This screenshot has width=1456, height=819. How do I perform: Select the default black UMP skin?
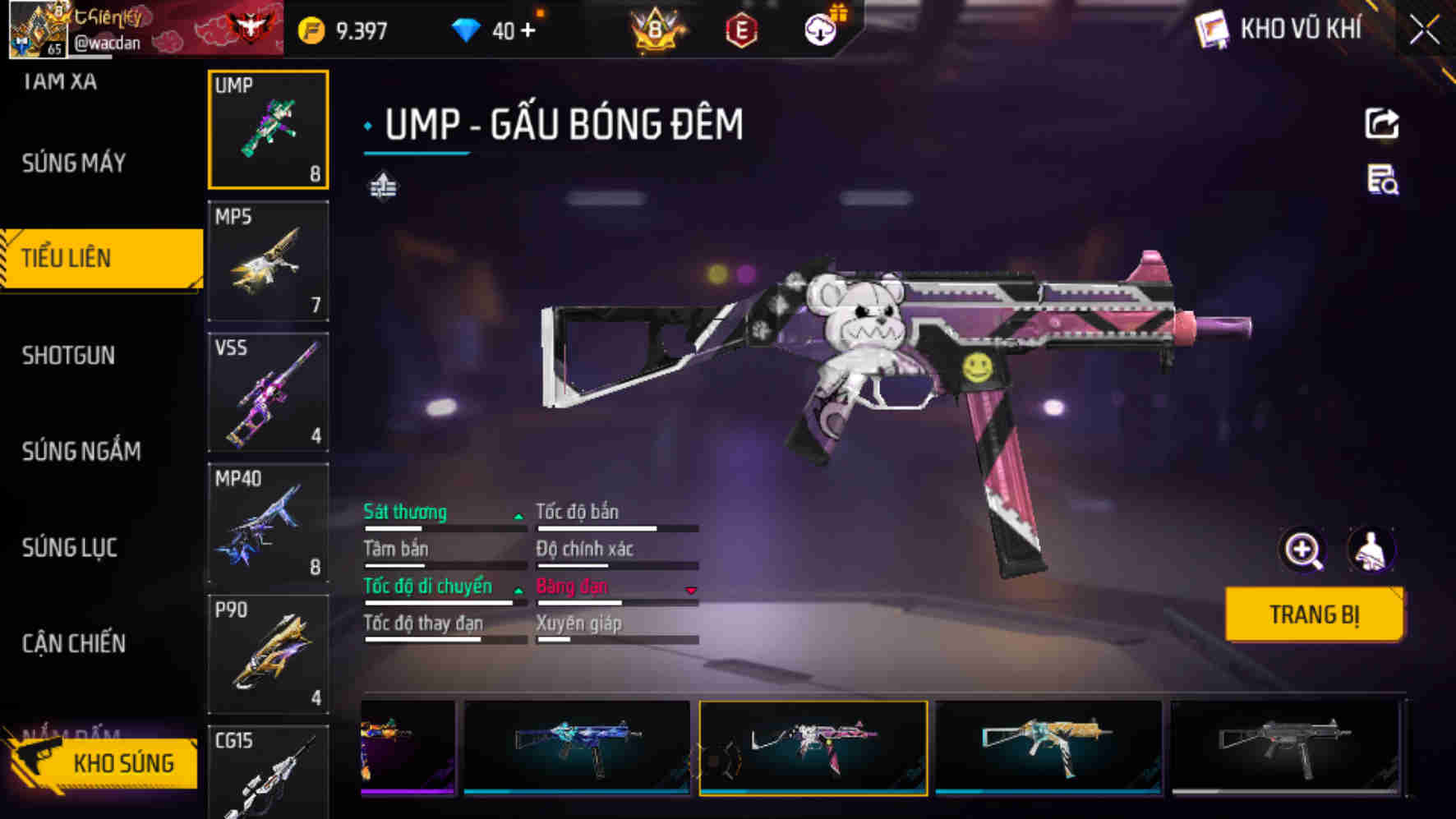[1284, 746]
